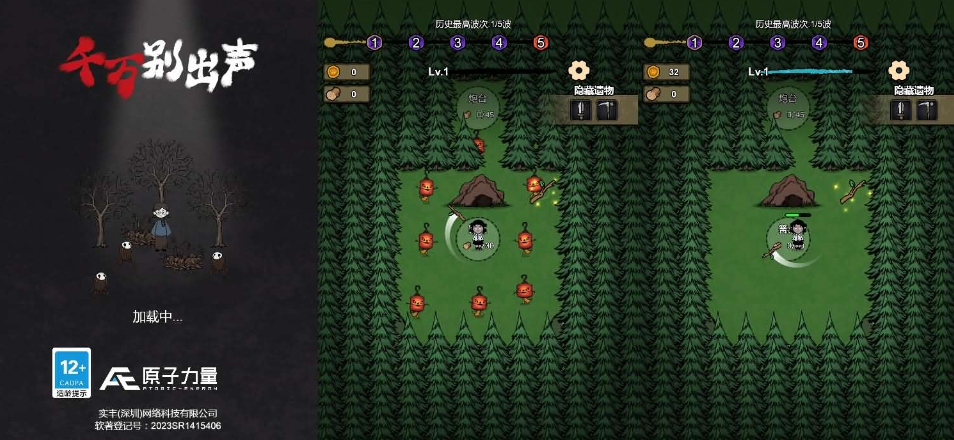Image resolution: width=954 pixels, height=440 pixels.
Task: Select the sword relic in the 32-coin view
Action: tap(901, 110)
